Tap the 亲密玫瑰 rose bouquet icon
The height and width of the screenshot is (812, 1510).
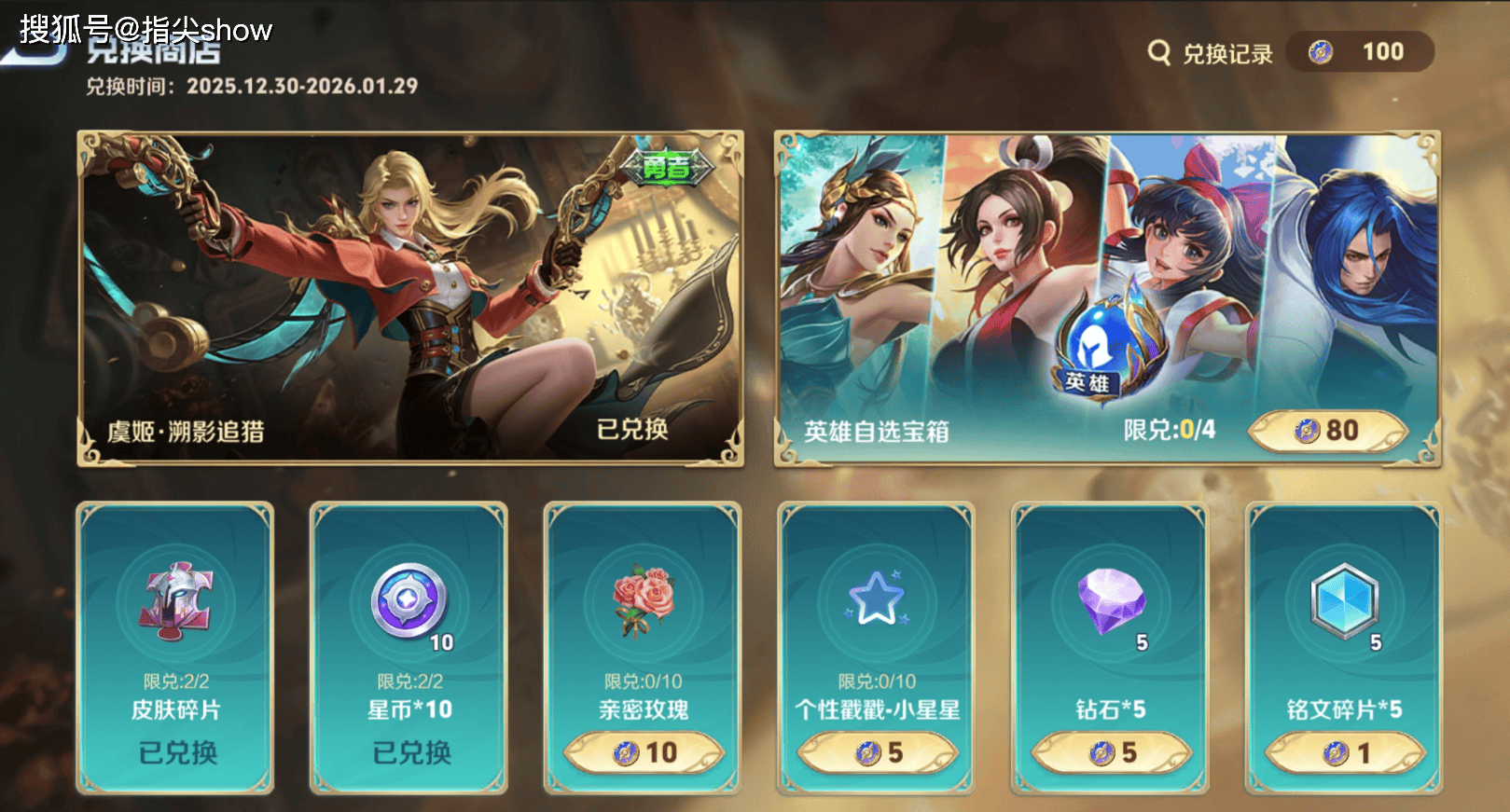click(x=643, y=601)
